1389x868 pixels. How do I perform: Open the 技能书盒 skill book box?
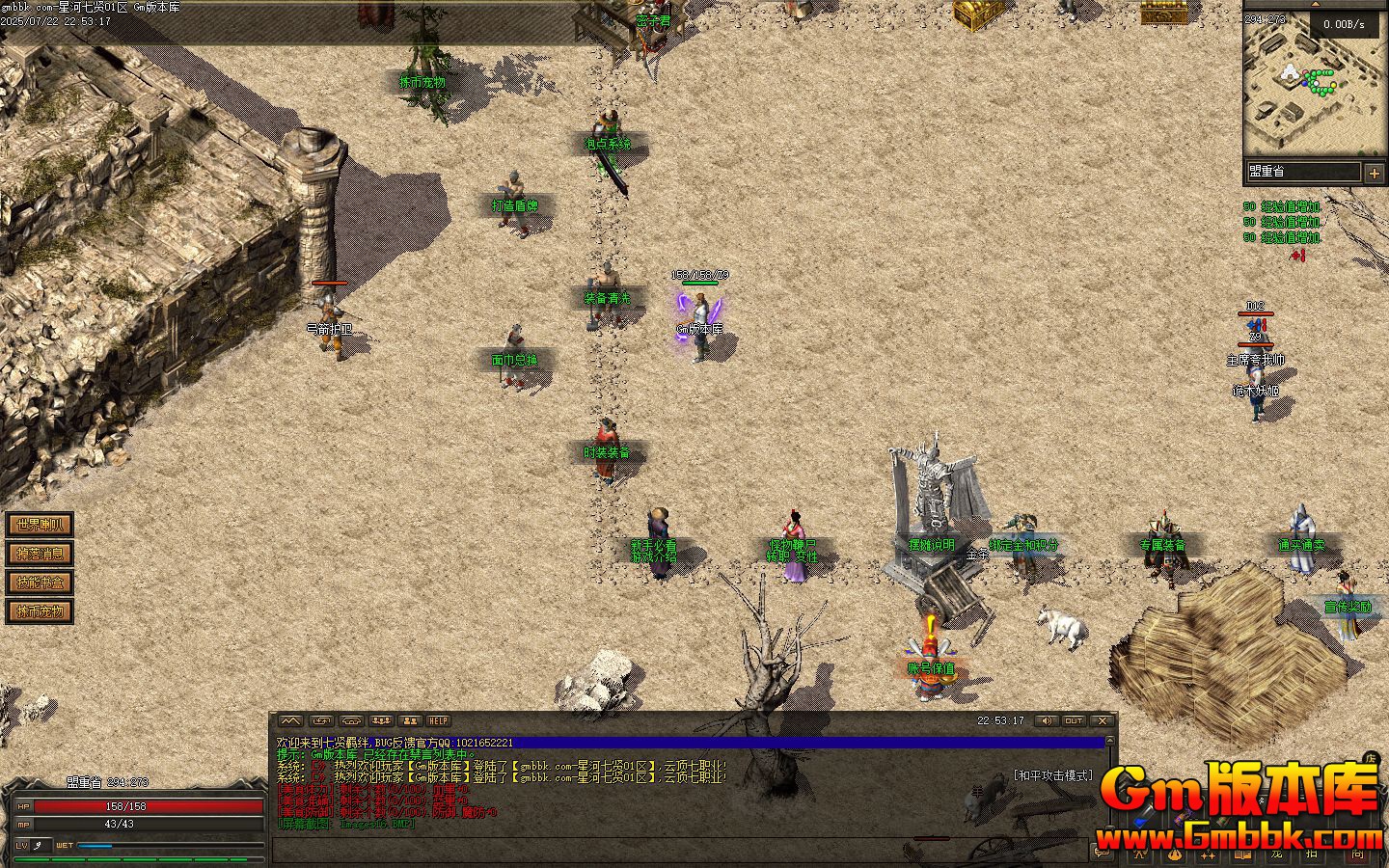(x=40, y=583)
